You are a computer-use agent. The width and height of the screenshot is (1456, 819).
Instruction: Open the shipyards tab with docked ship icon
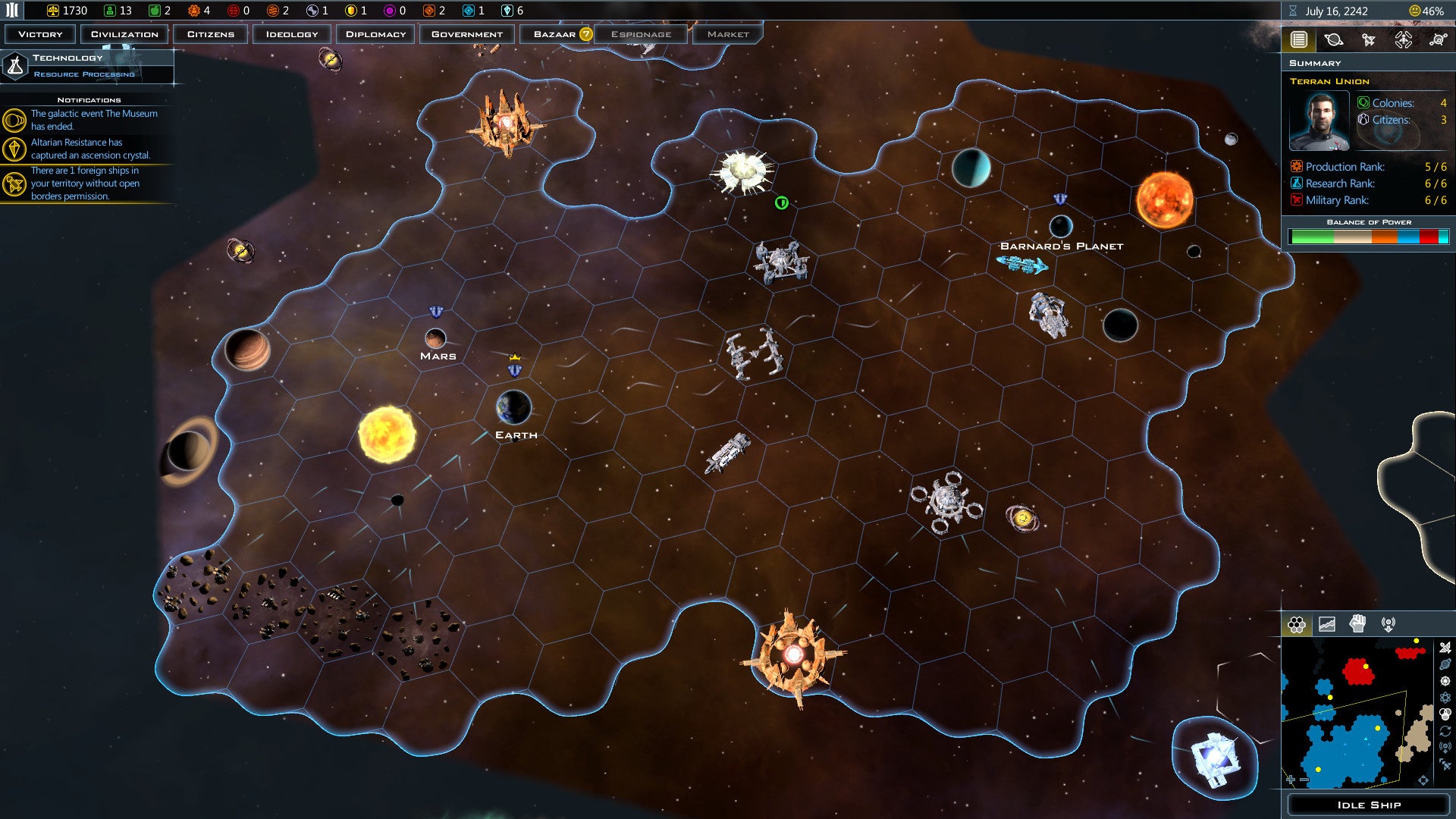[x=1403, y=40]
